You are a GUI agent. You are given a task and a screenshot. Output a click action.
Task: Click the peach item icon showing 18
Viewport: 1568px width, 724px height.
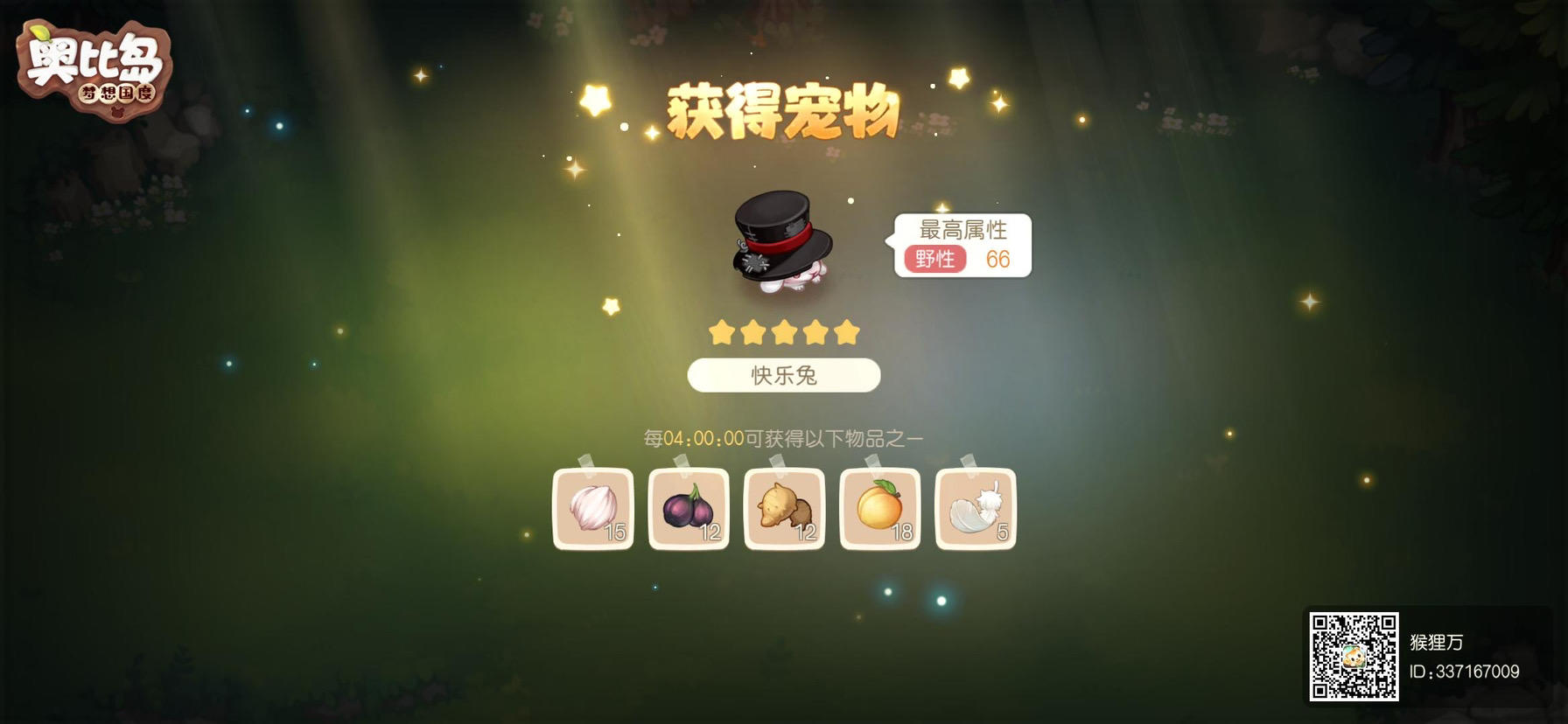[x=880, y=509]
